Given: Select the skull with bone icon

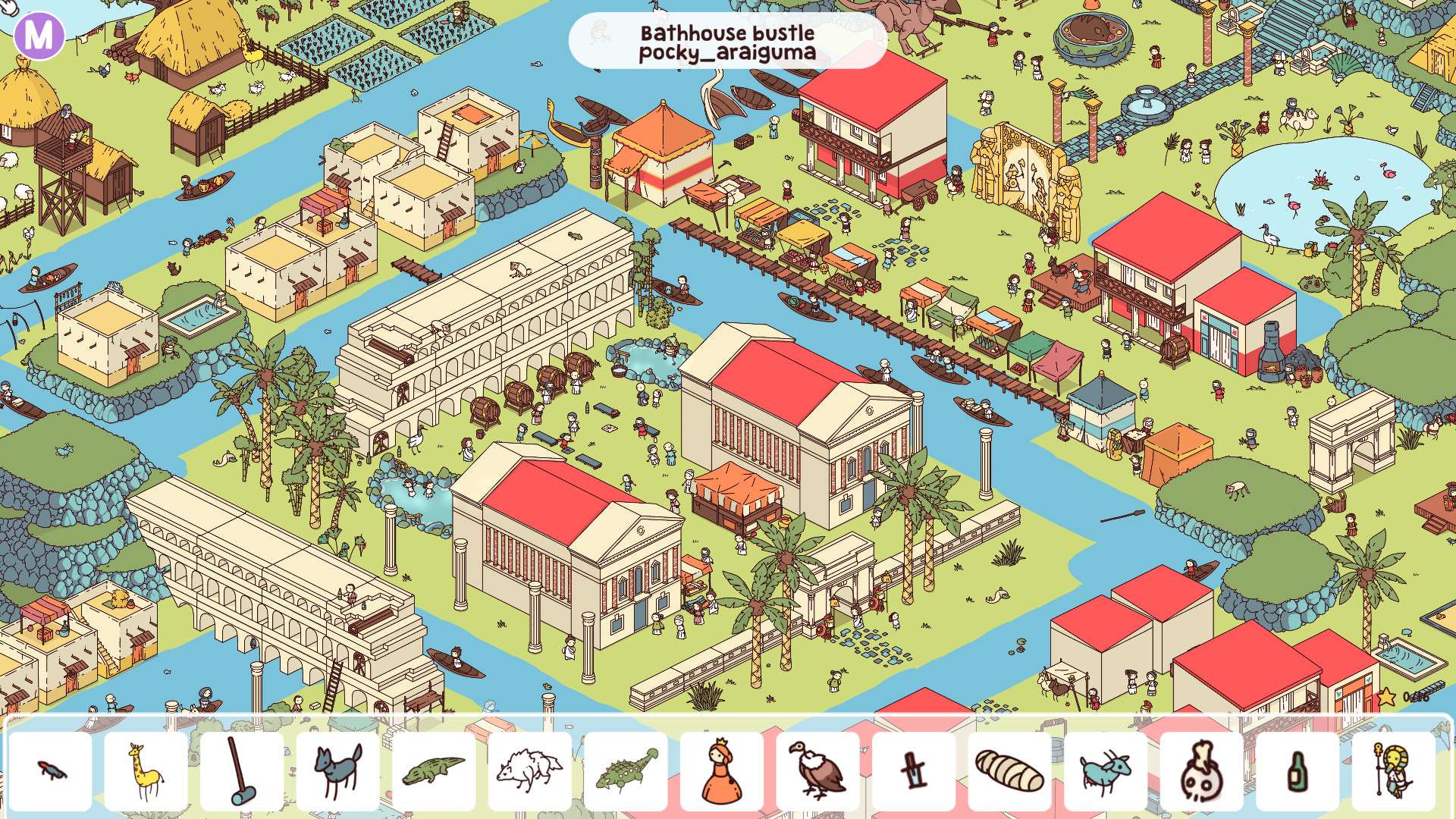Looking at the screenshot, I should (1201, 771).
